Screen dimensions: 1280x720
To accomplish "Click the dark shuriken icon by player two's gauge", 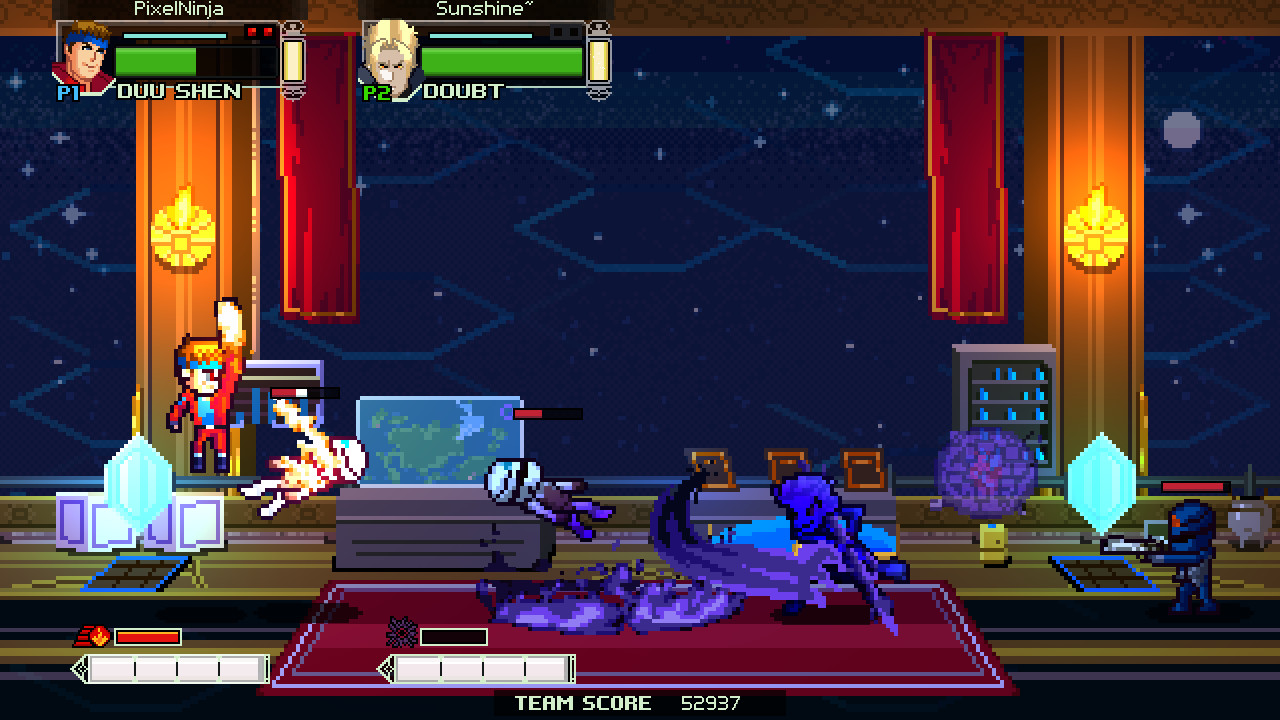I will pos(403,631).
